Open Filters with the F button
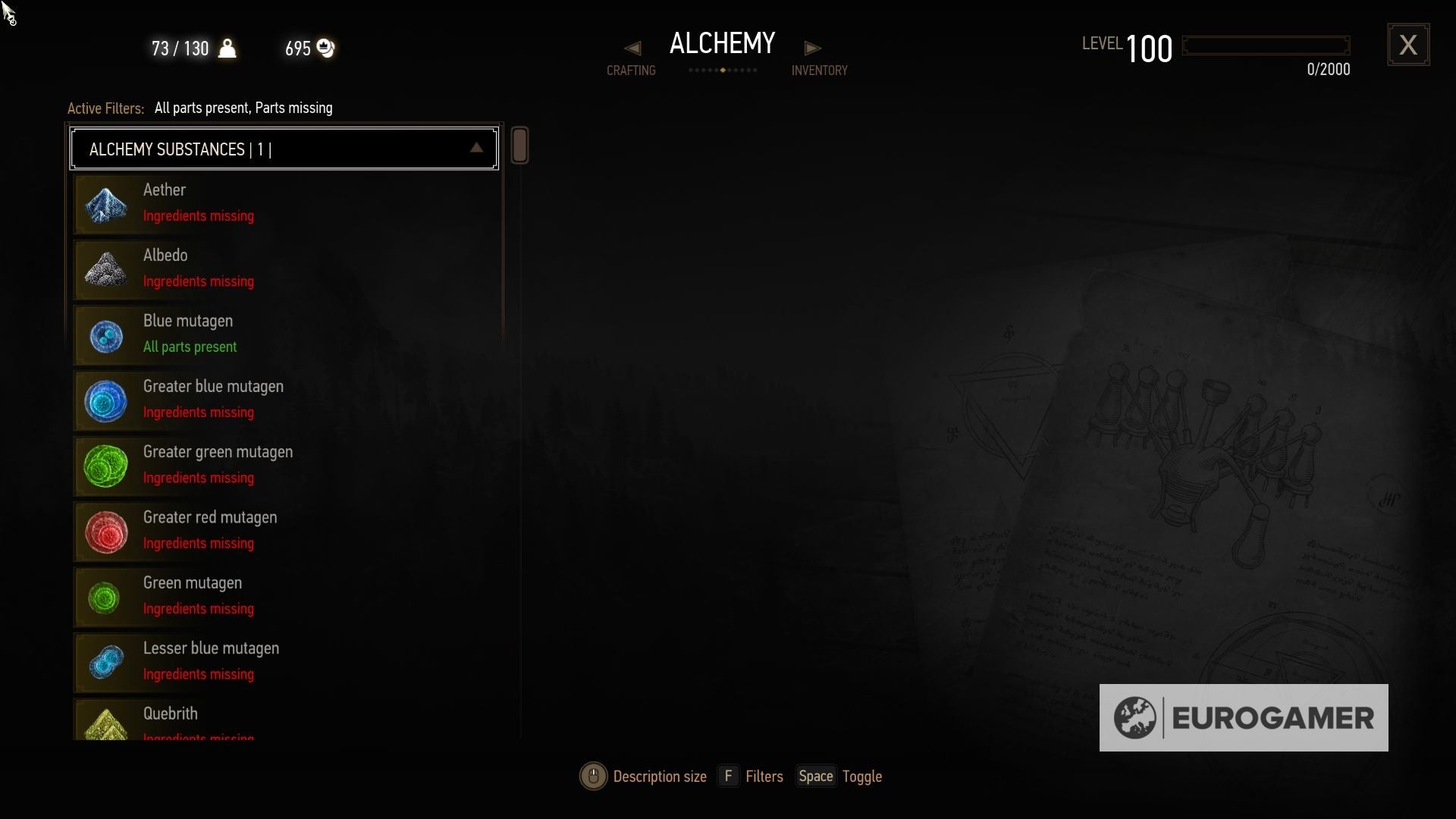 [x=728, y=776]
